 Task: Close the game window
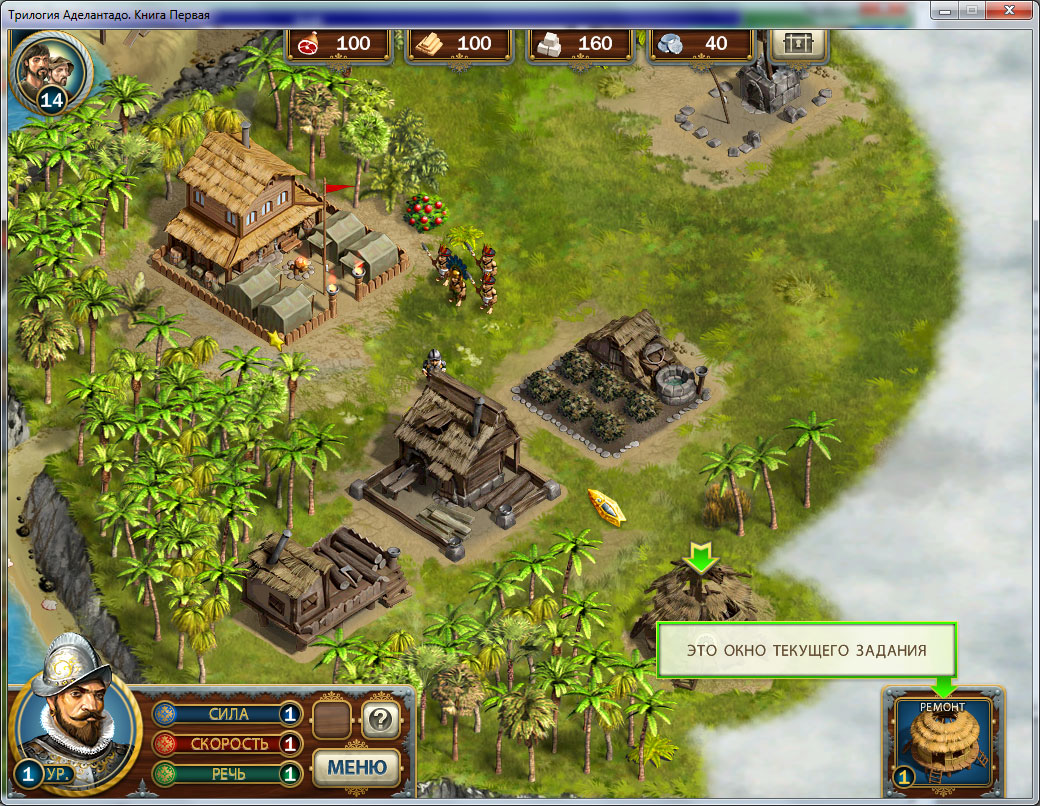(1007, 10)
